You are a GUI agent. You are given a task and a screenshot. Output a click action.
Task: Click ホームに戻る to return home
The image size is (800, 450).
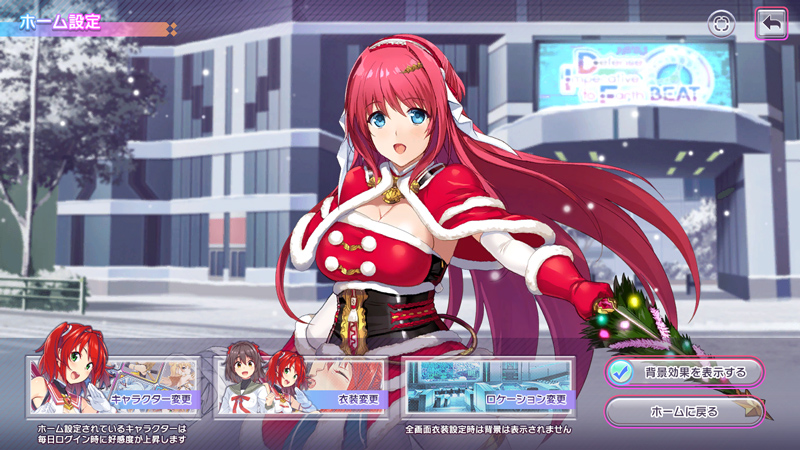[x=684, y=410]
